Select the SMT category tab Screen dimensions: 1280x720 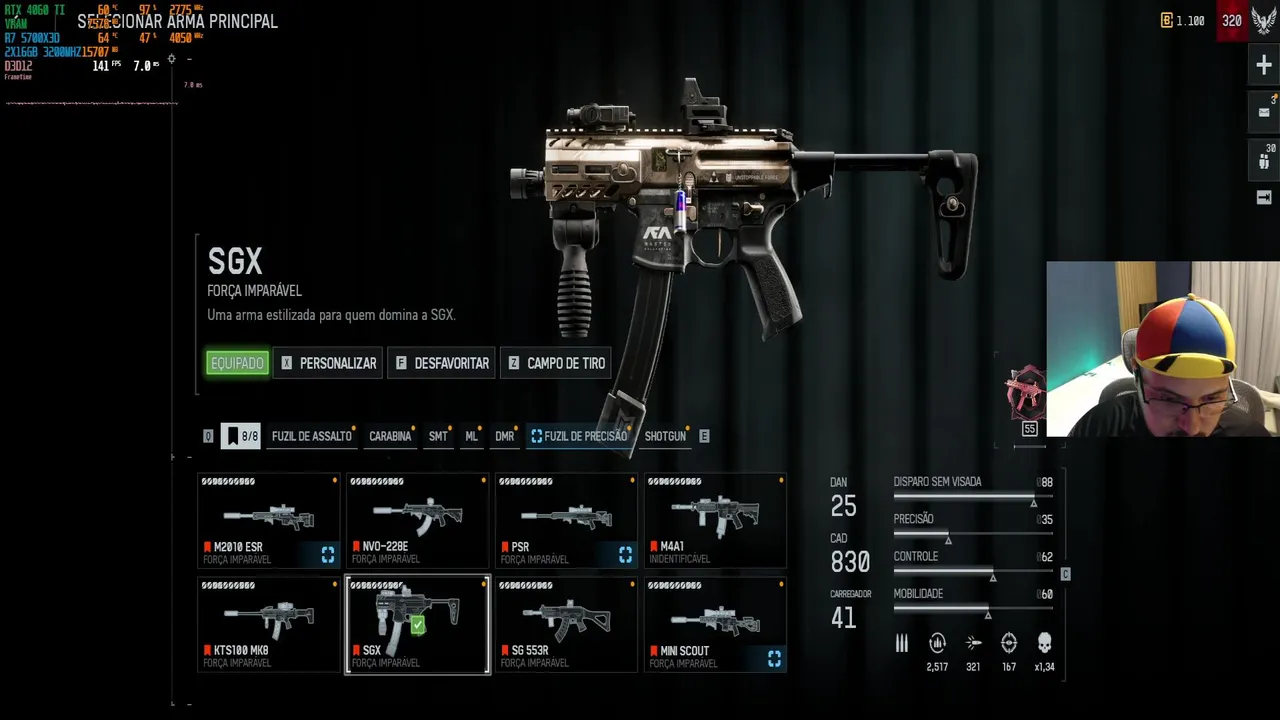point(438,436)
